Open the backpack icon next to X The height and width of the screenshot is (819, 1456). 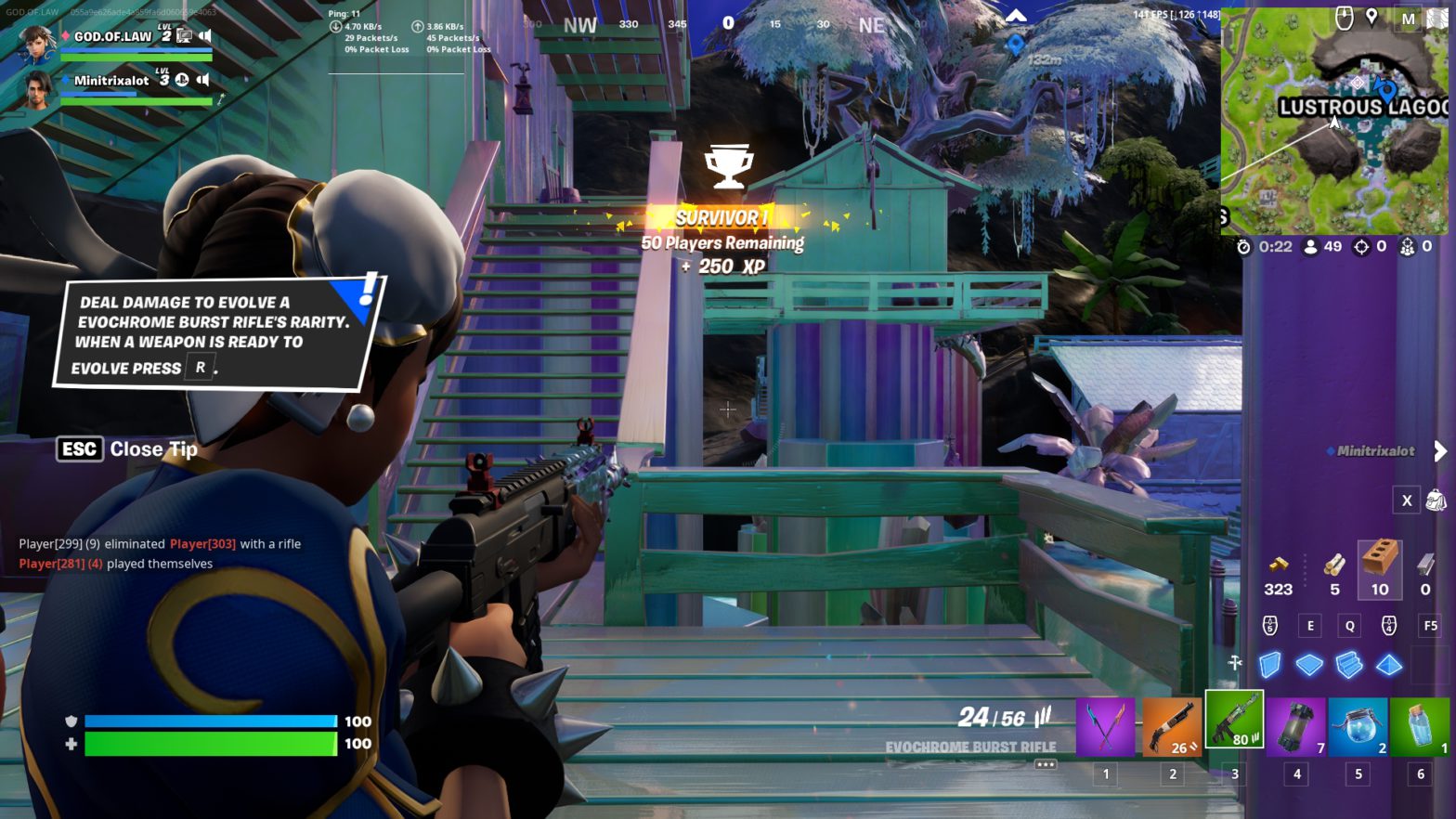click(1437, 500)
